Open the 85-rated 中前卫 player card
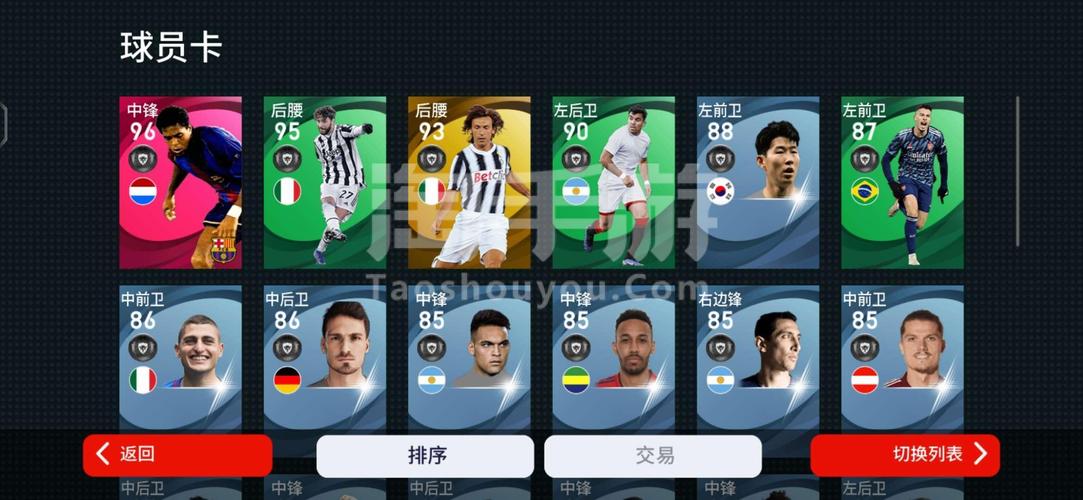1083x500 pixels. pyautogui.click(x=902, y=355)
